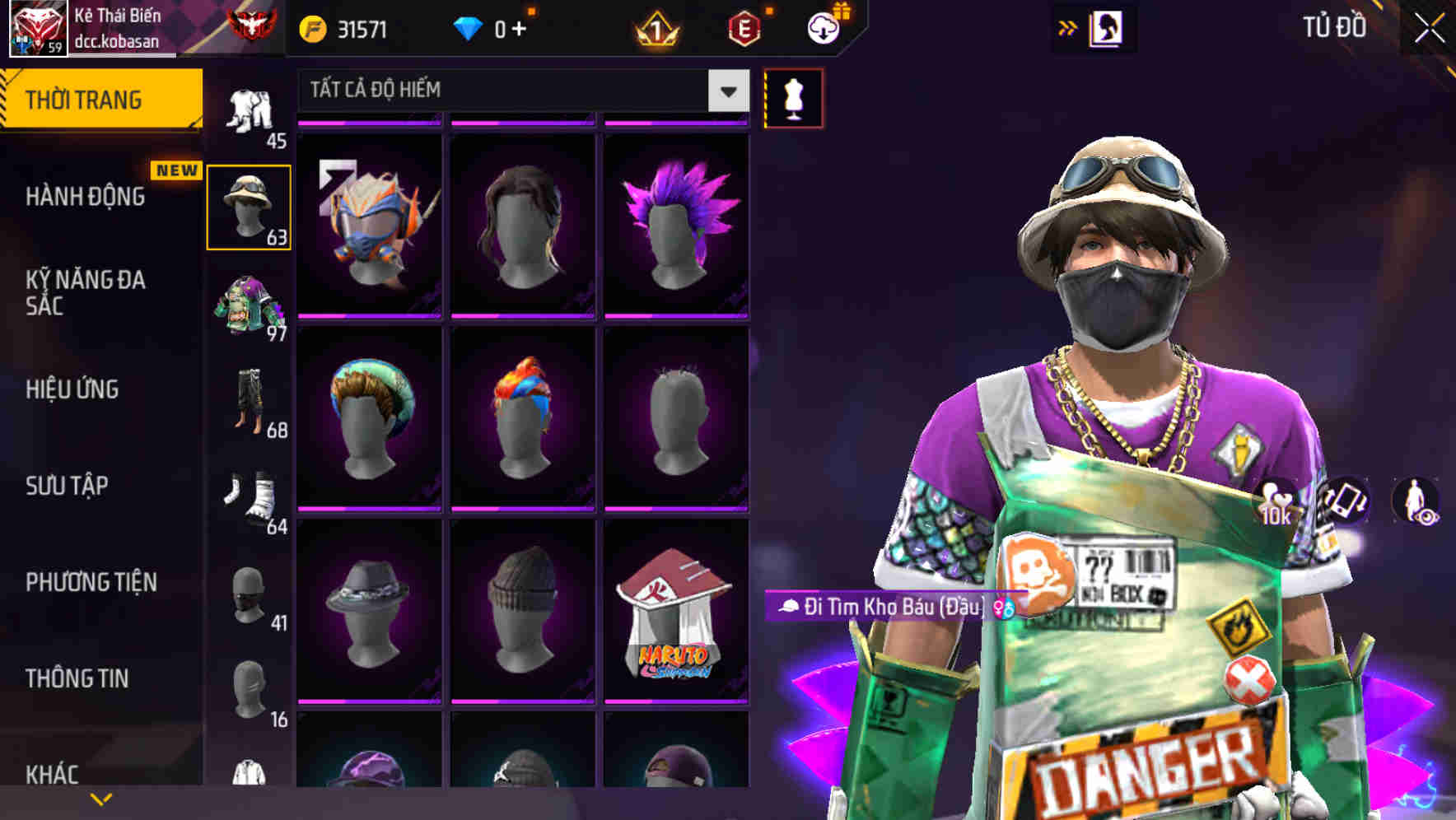The image size is (1456, 820).
Task: Select the pants category icon showing 68 items
Action: [250, 403]
